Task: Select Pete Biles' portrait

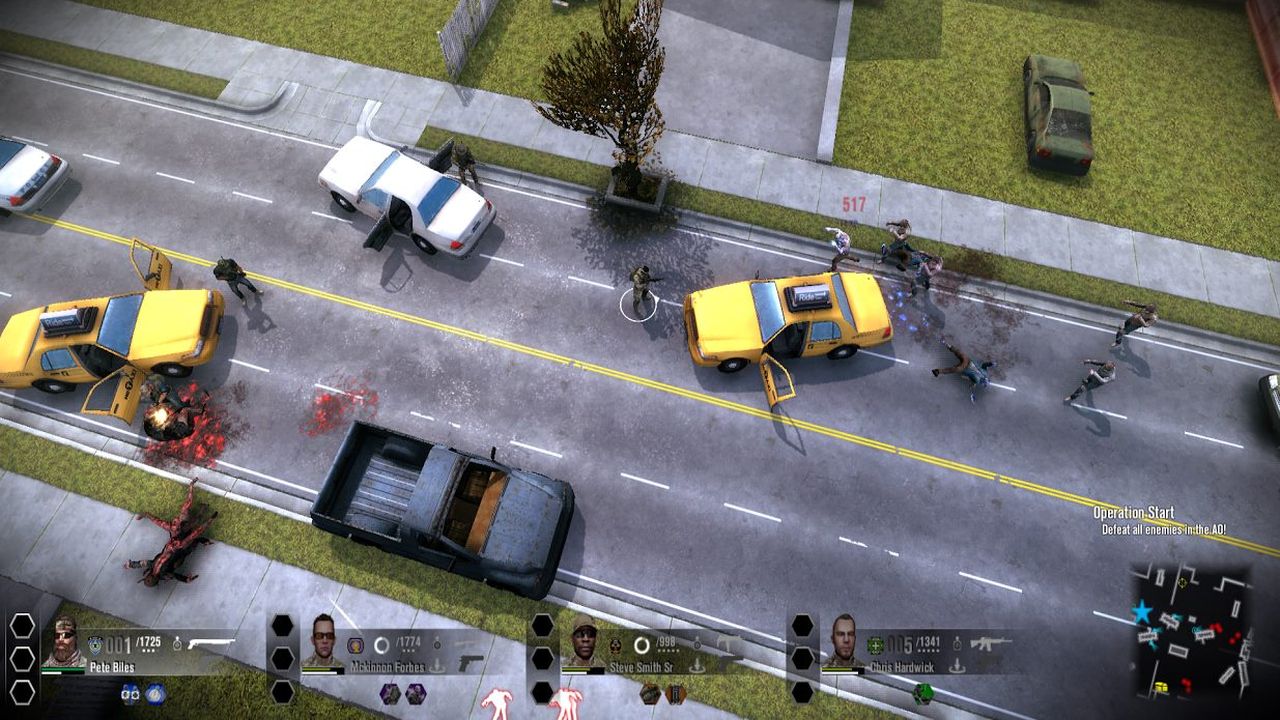Action: pos(64,643)
